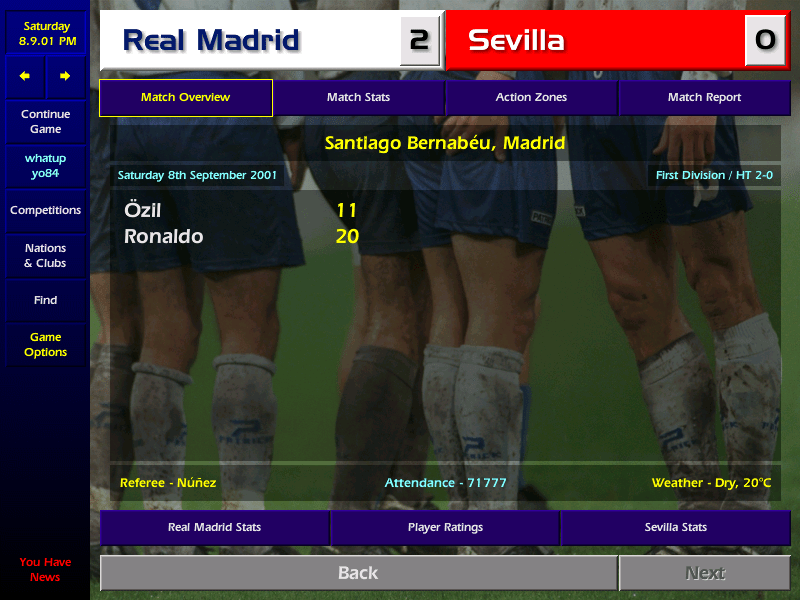Select Continue Game in the sidebar
The height and width of the screenshot is (600, 800).
pos(45,122)
